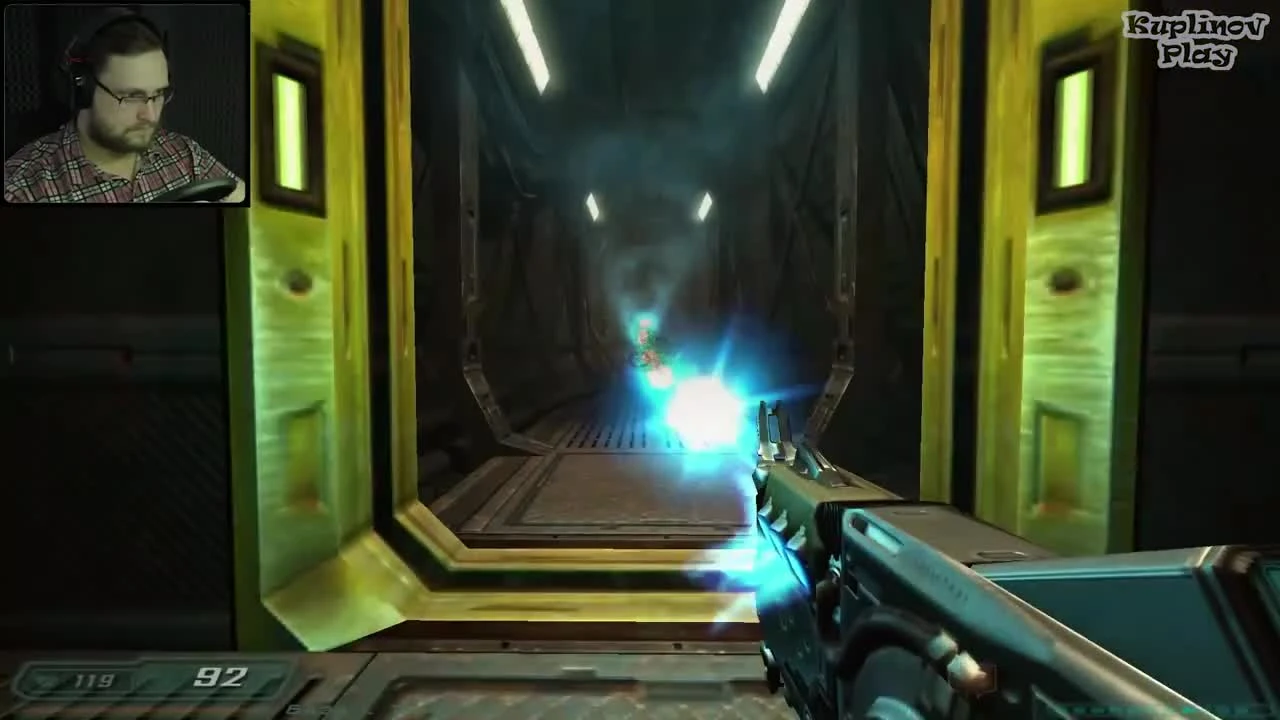Click the 119 reserve ammo readout
The height and width of the screenshot is (720, 1280).
click(91, 680)
